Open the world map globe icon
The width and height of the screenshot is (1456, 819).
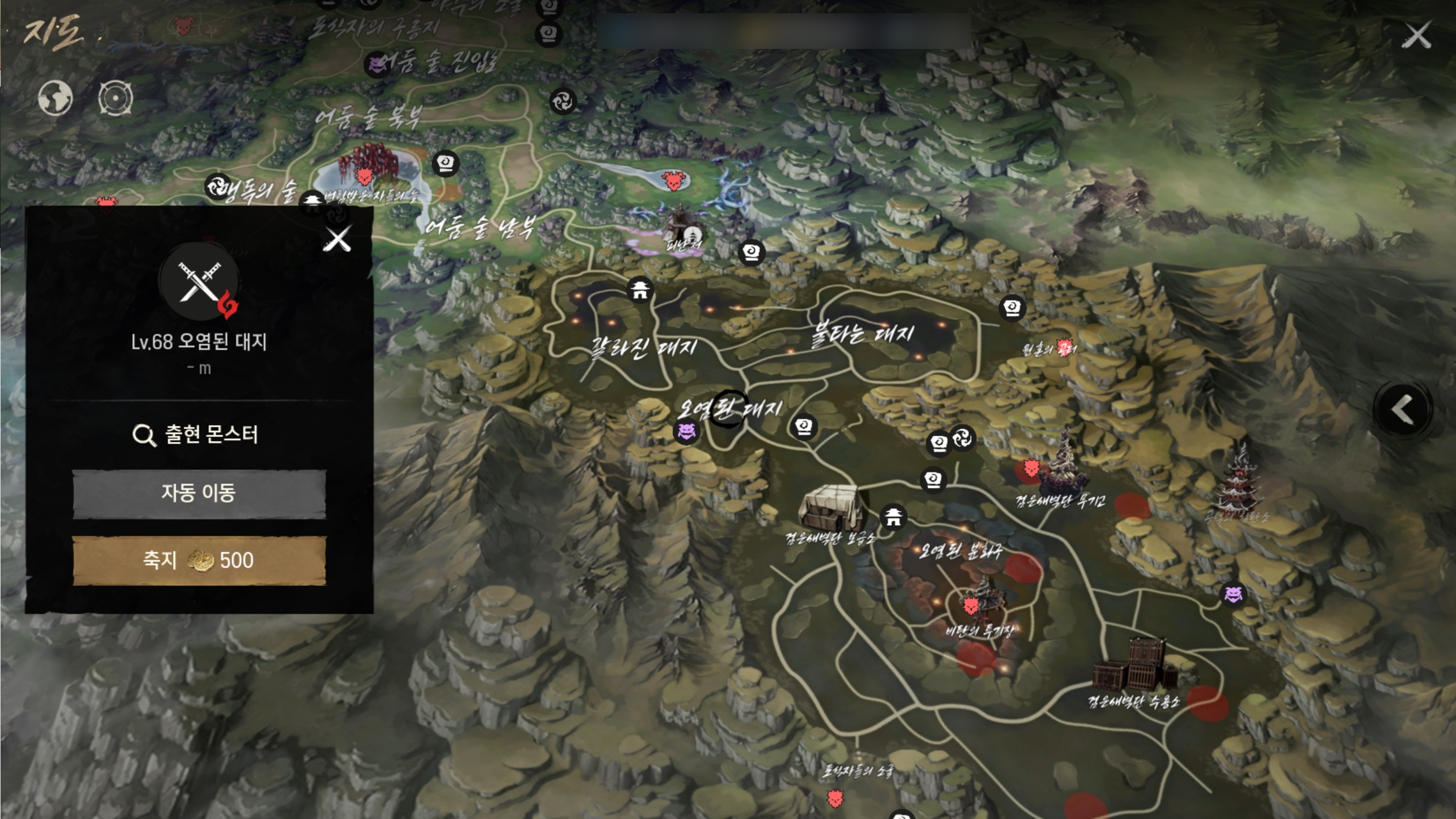tap(55, 98)
